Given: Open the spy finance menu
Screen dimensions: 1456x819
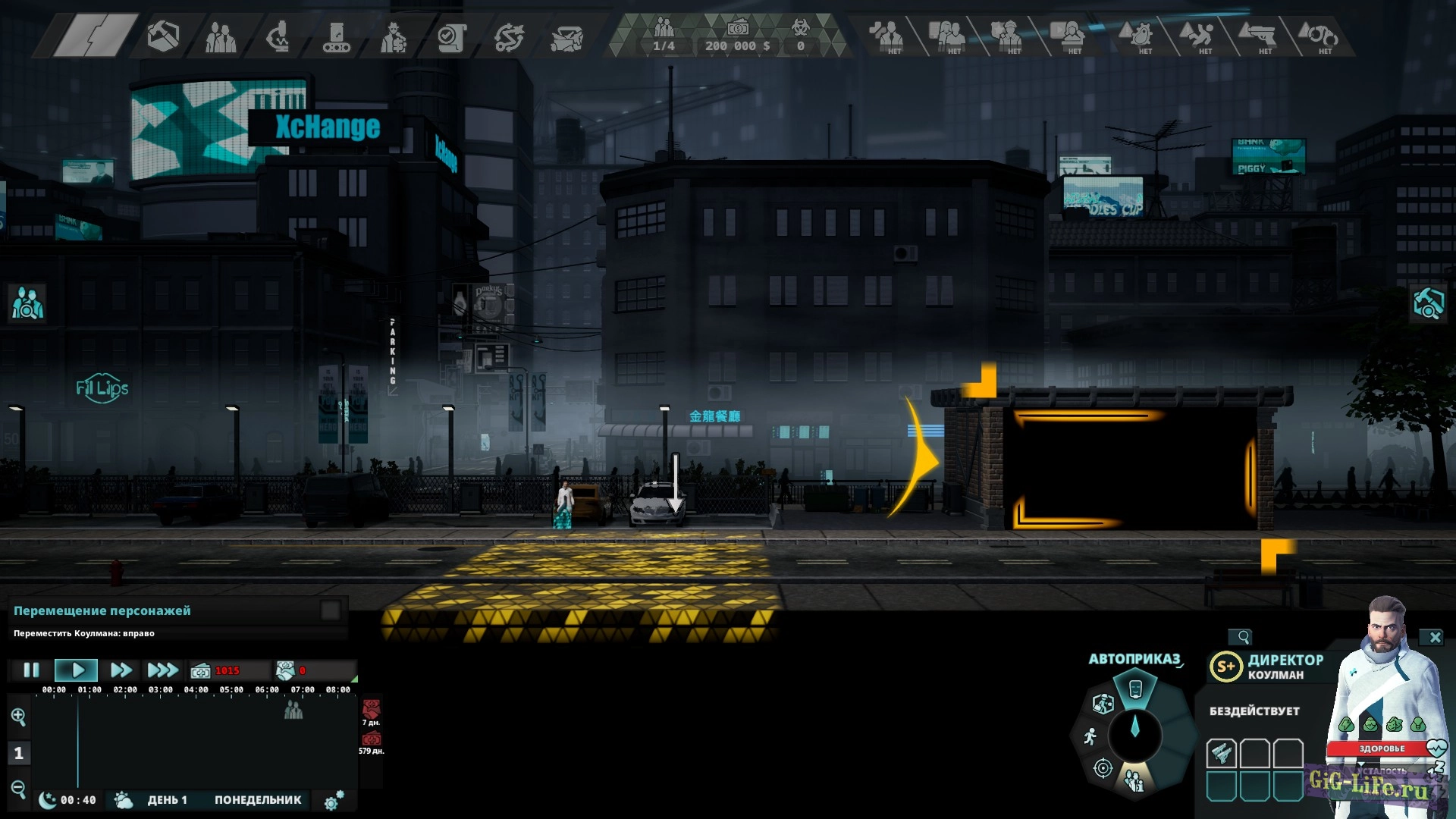Looking at the screenshot, I should pyautogui.click(x=394, y=36).
